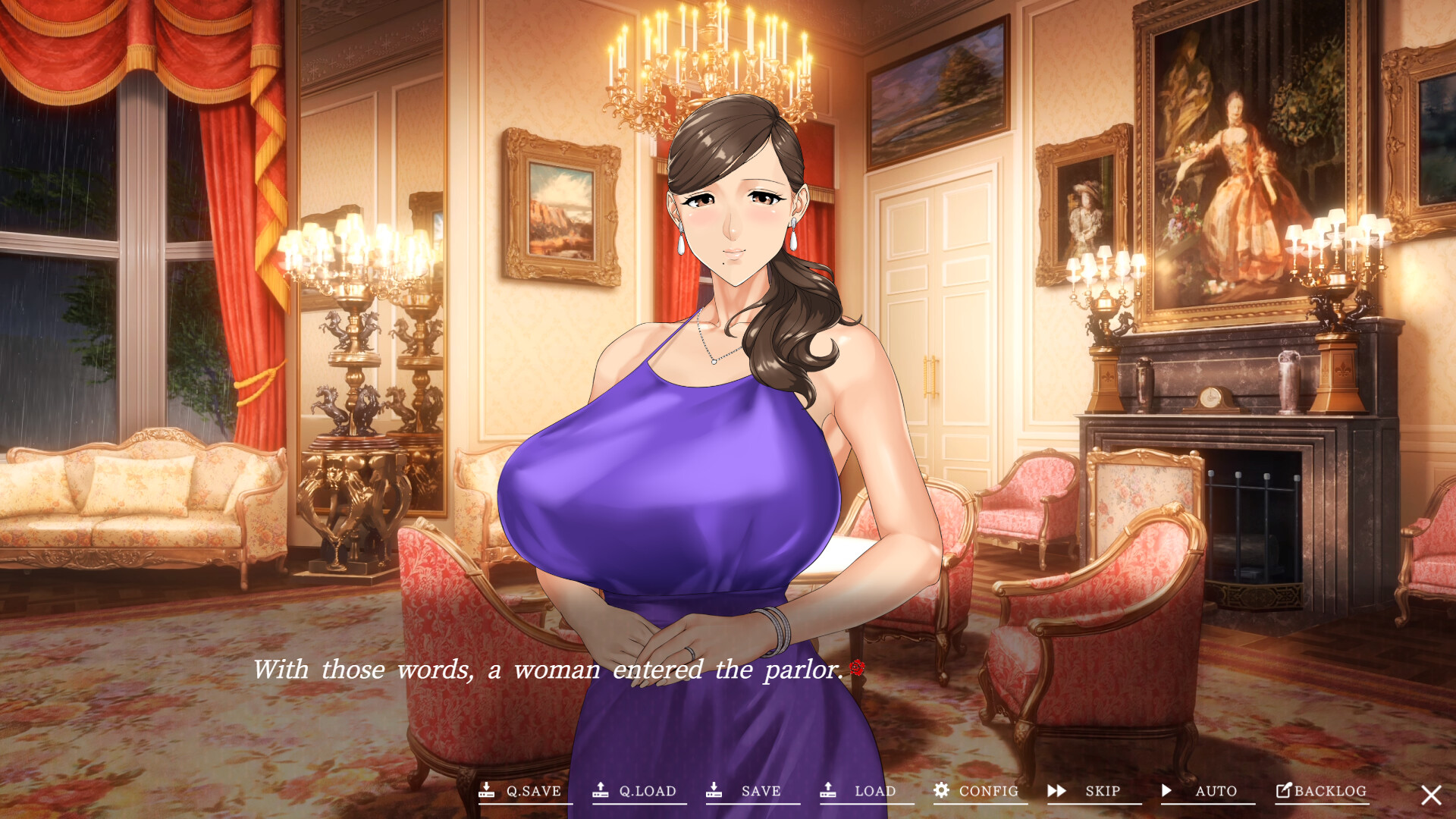This screenshot has width=1456, height=819.
Task: Toggle skip mode with SKIP
Action: (1103, 791)
